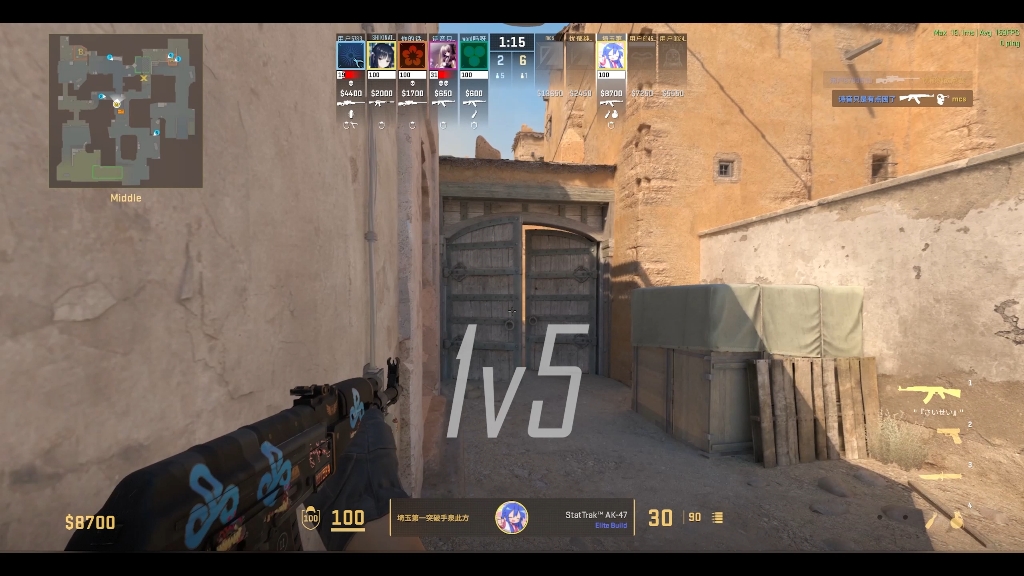The height and width of the screenshot is (576, 1024).
Task: Click the dark-haired anime girl avatar
Action: (x=381, y=56)
